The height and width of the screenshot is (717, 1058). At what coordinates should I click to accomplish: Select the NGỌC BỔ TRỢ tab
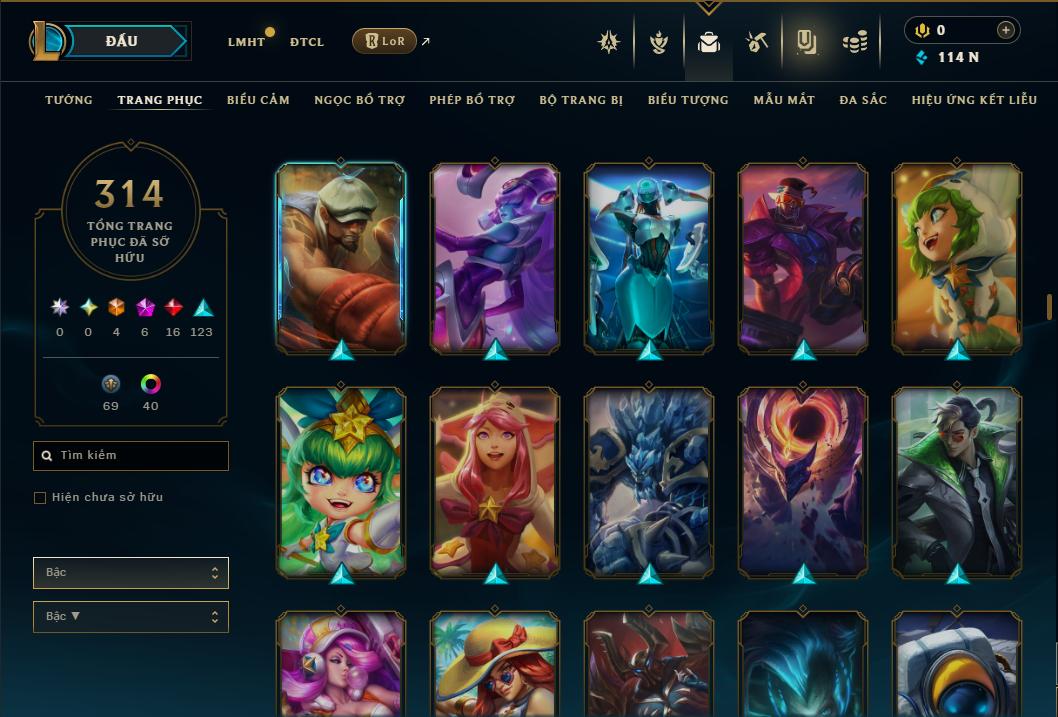click(359, 100)
